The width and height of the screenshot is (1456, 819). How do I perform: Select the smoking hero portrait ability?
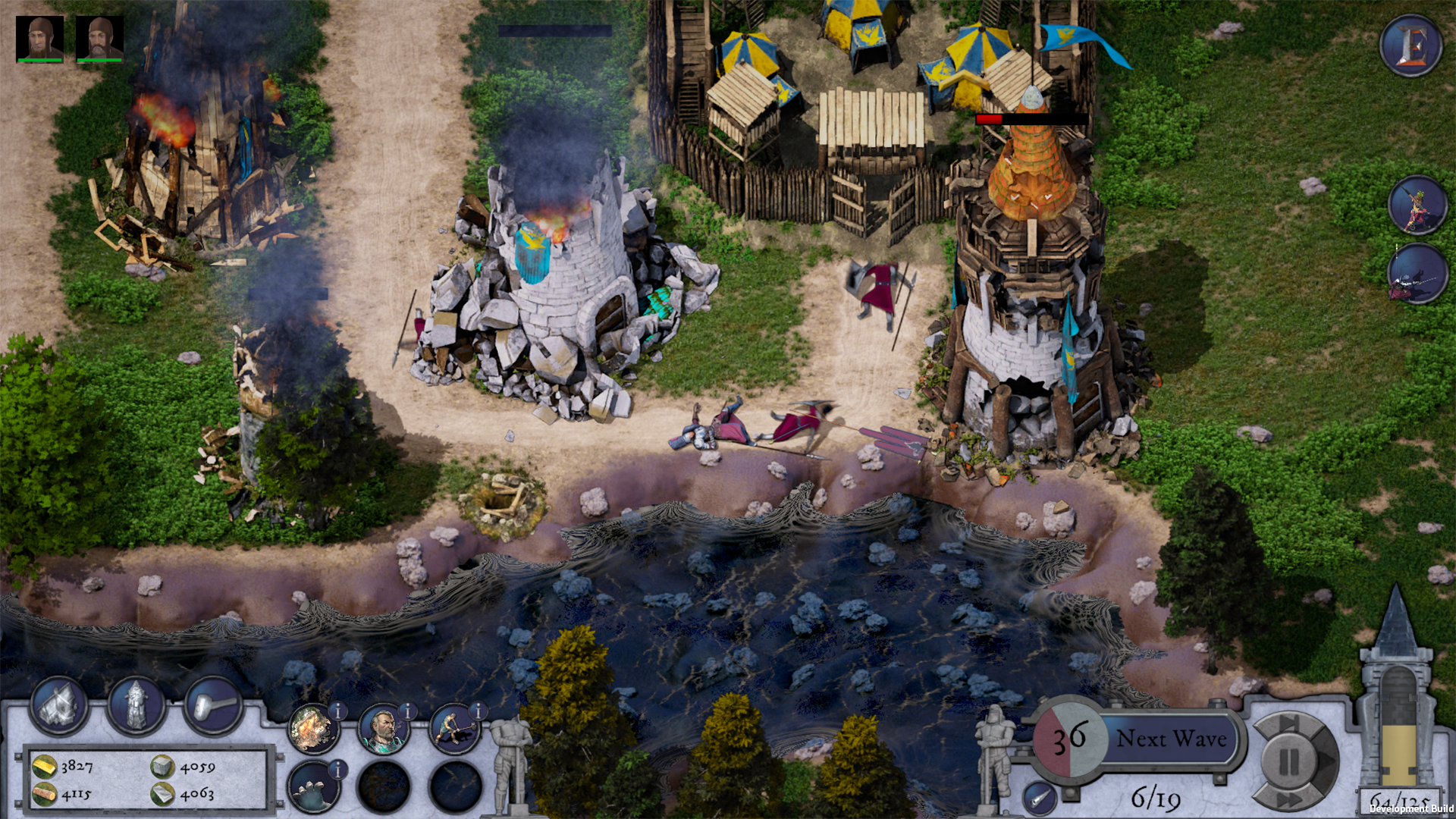[383, 730]
